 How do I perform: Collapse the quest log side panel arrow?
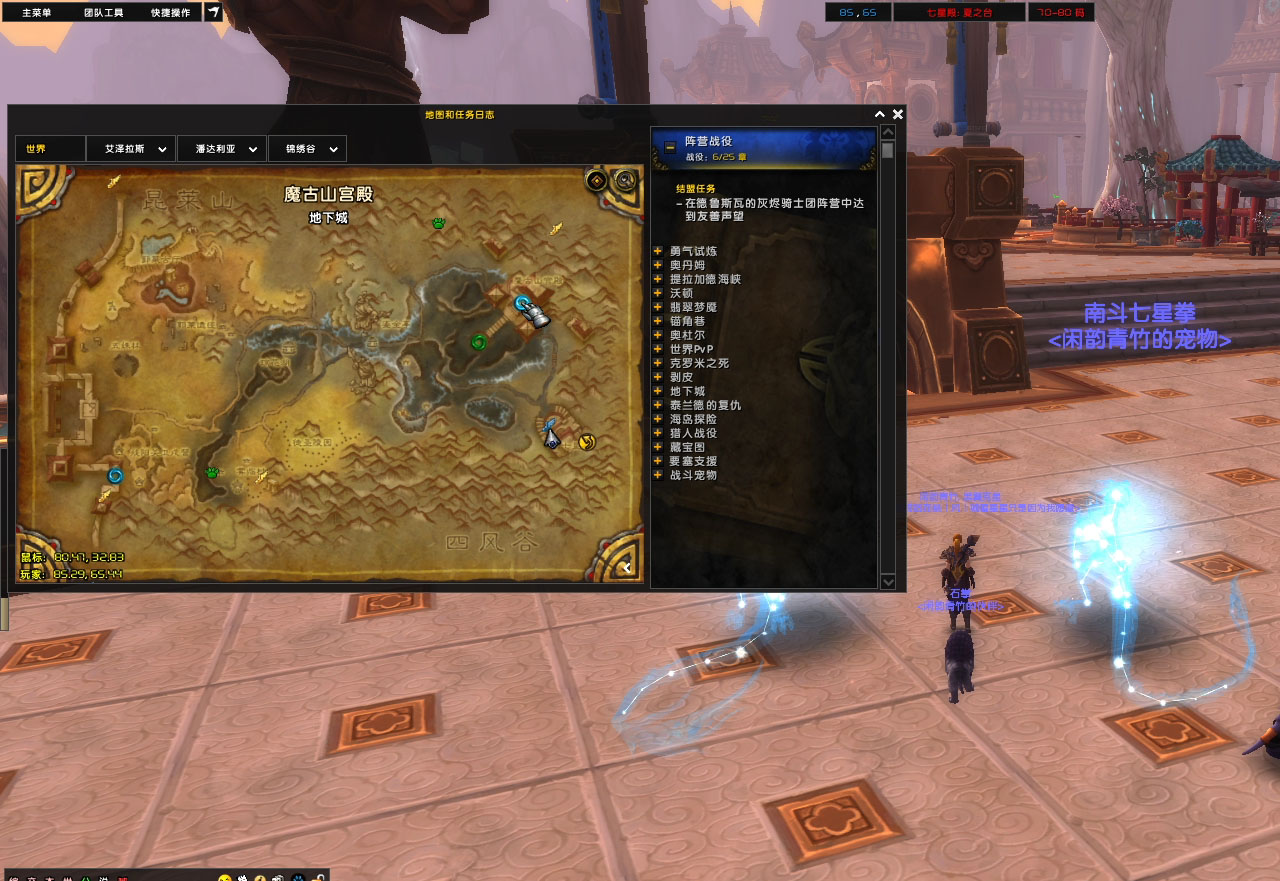tap(627, 568)
